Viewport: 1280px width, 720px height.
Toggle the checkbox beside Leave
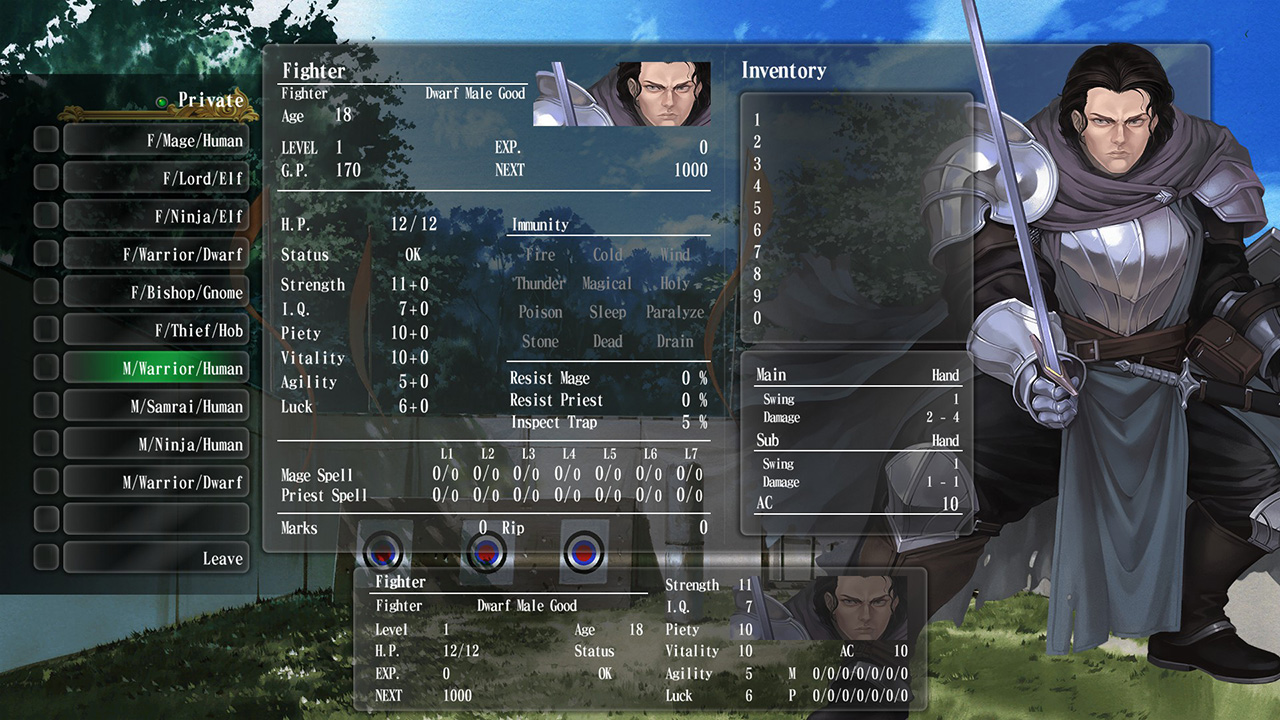click(45, 557)
